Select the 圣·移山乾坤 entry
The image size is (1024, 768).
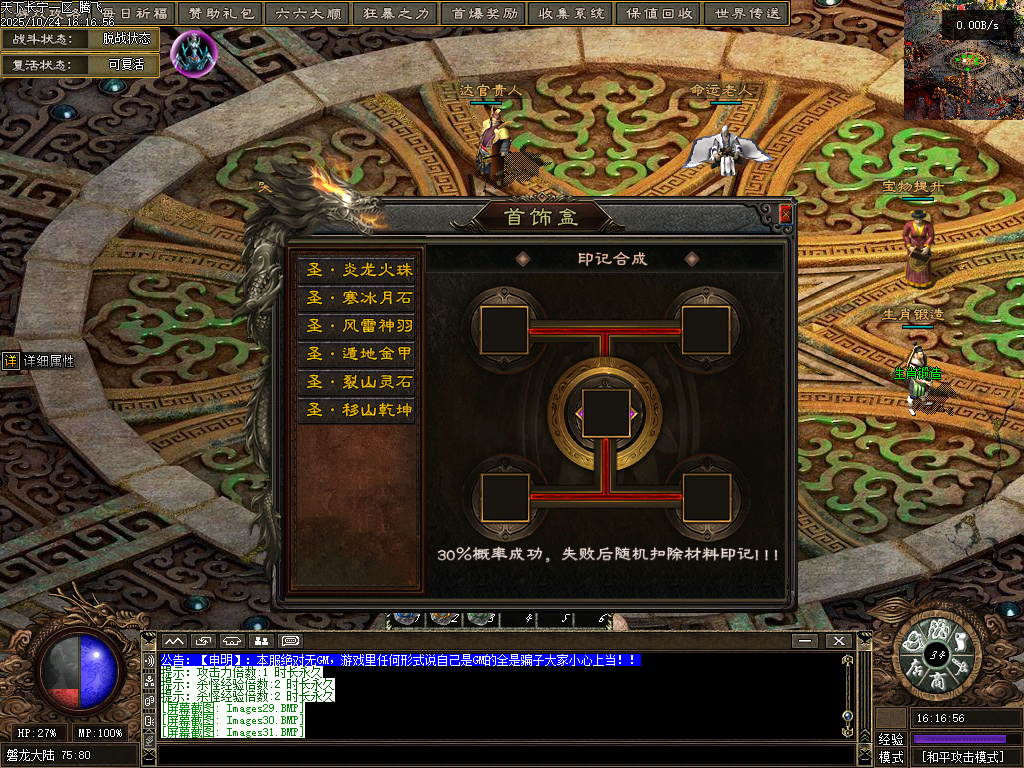(x=357, y=410)
